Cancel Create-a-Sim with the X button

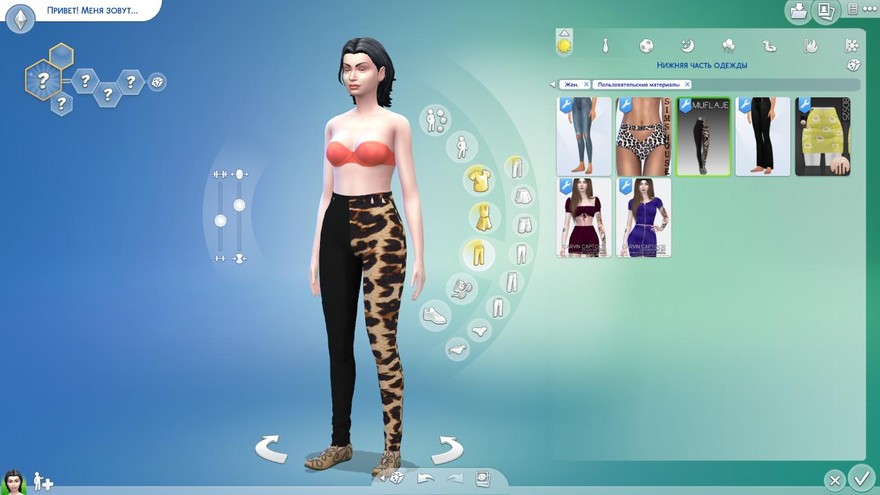[835, 479]
